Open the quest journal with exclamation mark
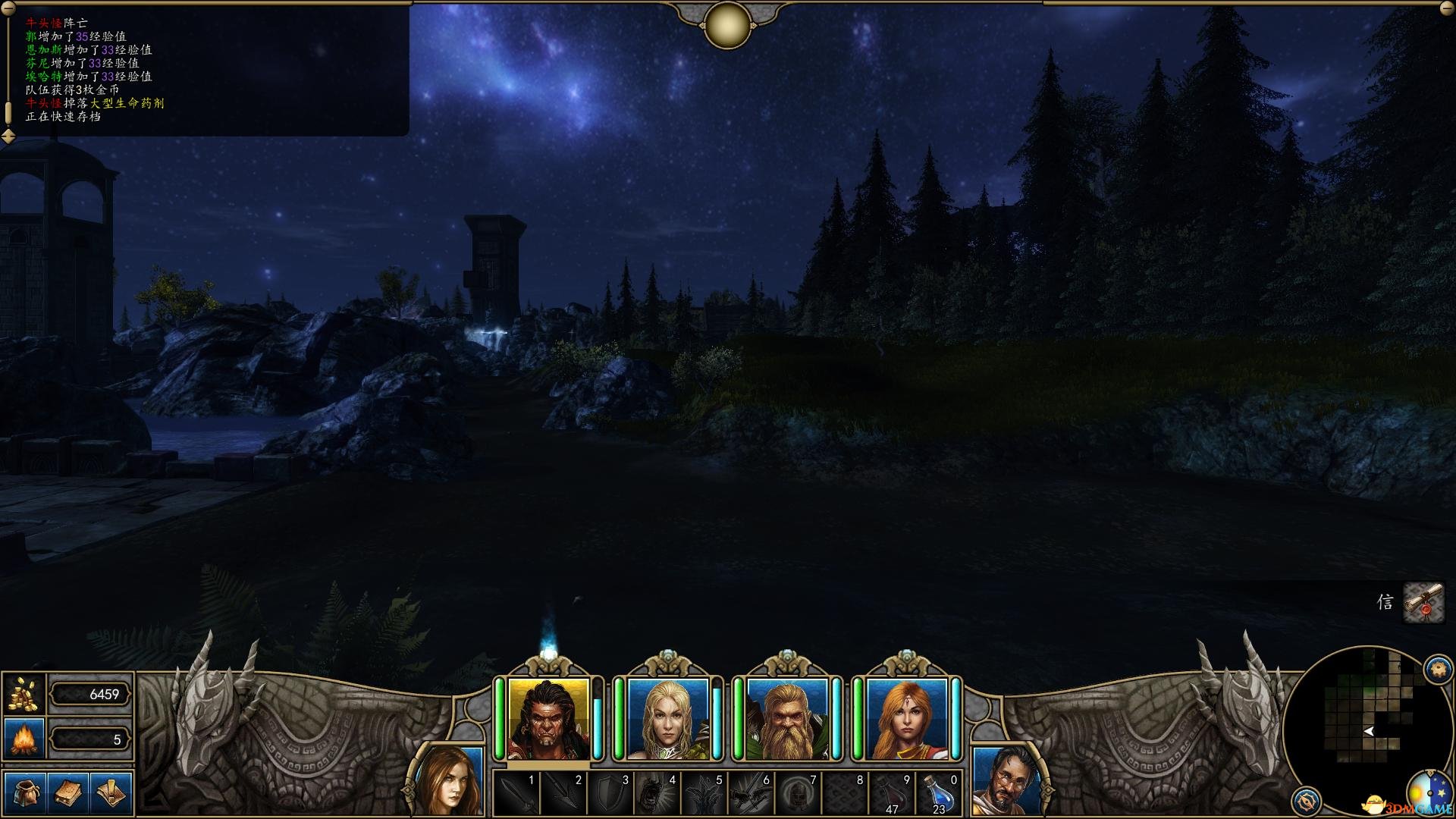Viewport: 1456px width, 819px height. pos(111,792)
